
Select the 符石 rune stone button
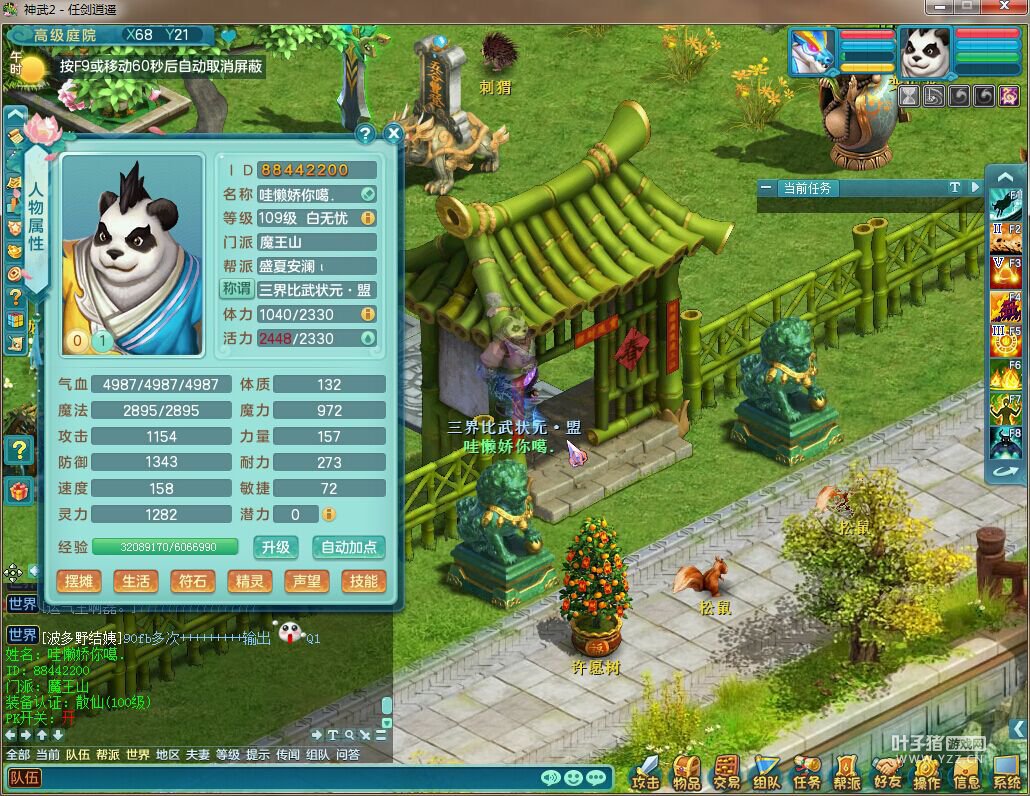click(192, 581)
